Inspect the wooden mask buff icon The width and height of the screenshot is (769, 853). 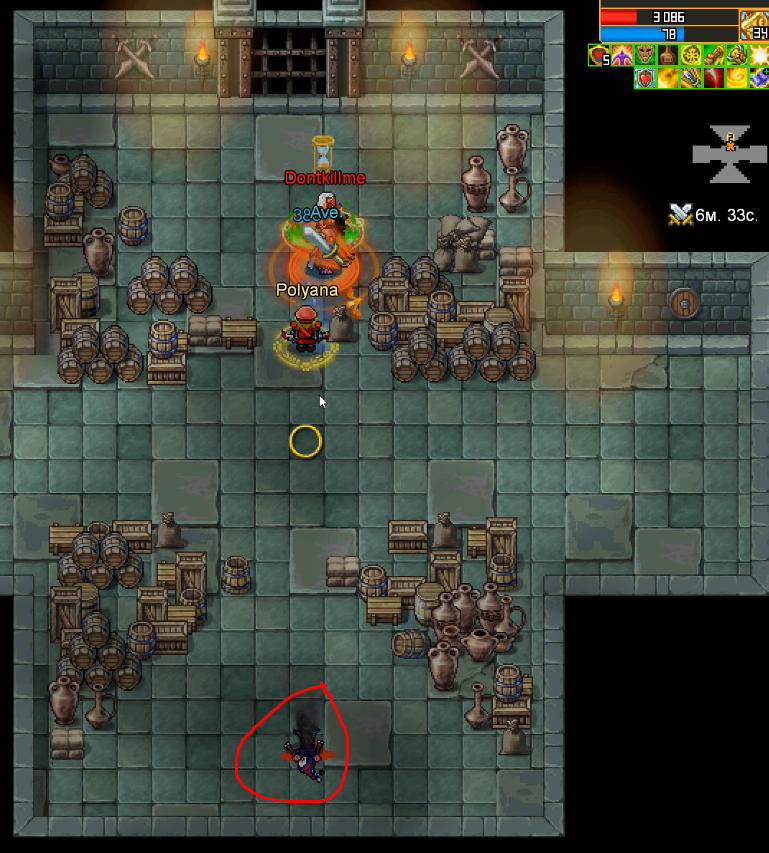(645, 56)
